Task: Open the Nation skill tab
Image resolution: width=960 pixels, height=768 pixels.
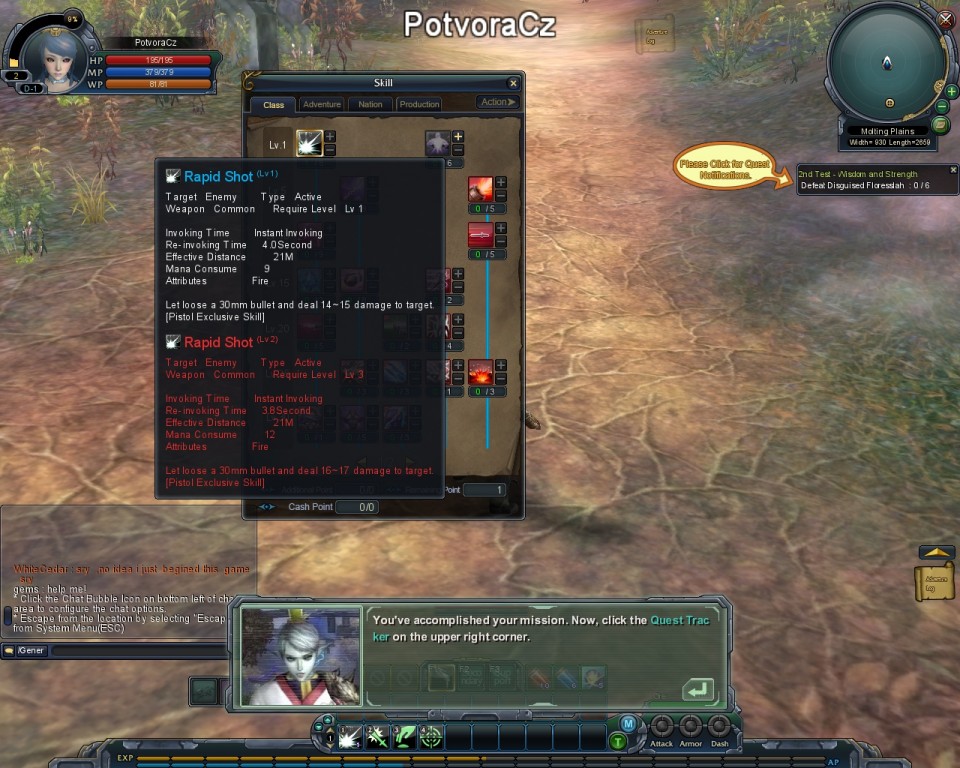Action: 370,104
